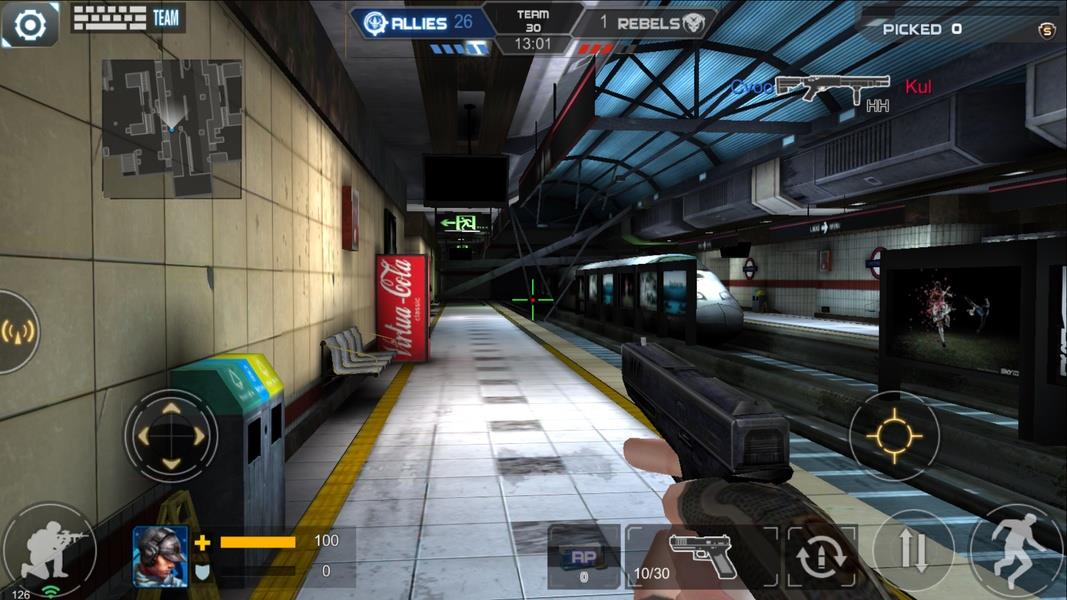The height and width of the screenshot is (600, 1067).
Task: Fire using the orange crosshair button
Action: (893, 436)
